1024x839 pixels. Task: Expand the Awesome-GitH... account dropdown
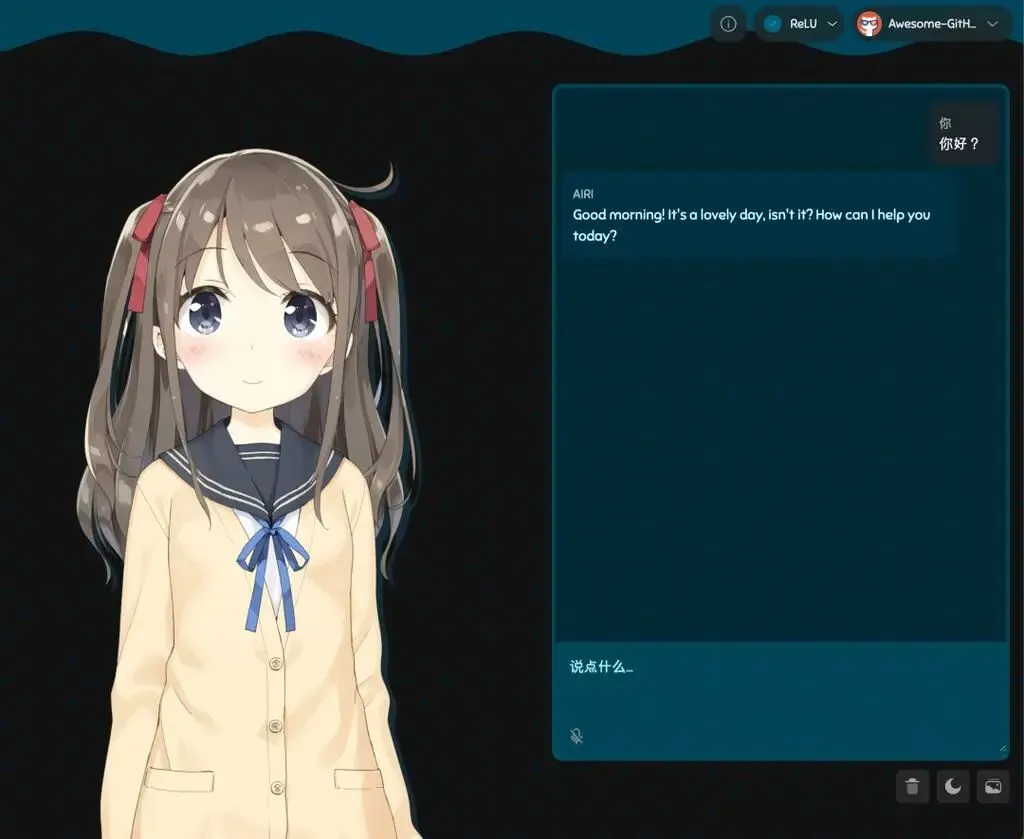pos(932,24)
